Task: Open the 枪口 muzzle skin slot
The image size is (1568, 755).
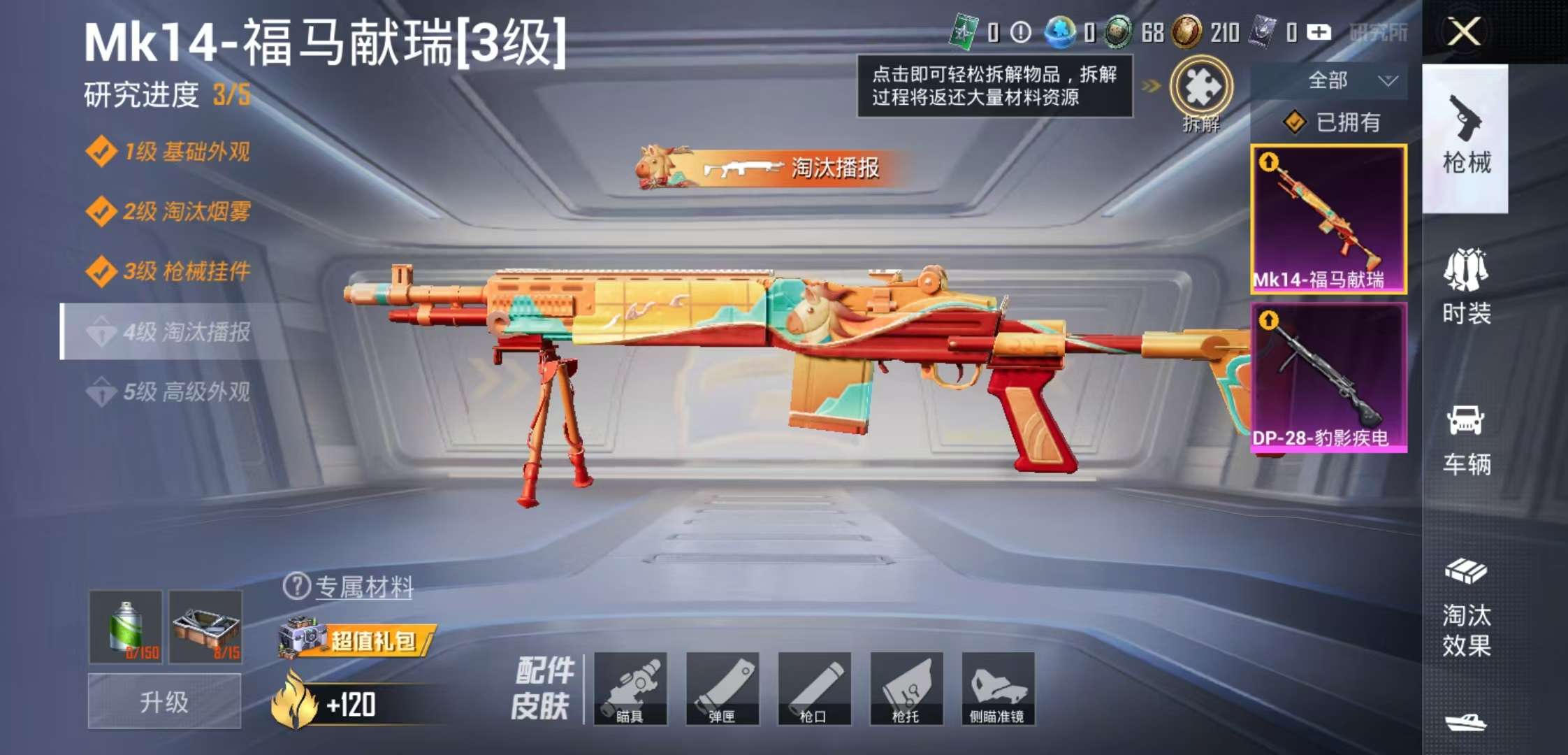Action: point(816,689)
